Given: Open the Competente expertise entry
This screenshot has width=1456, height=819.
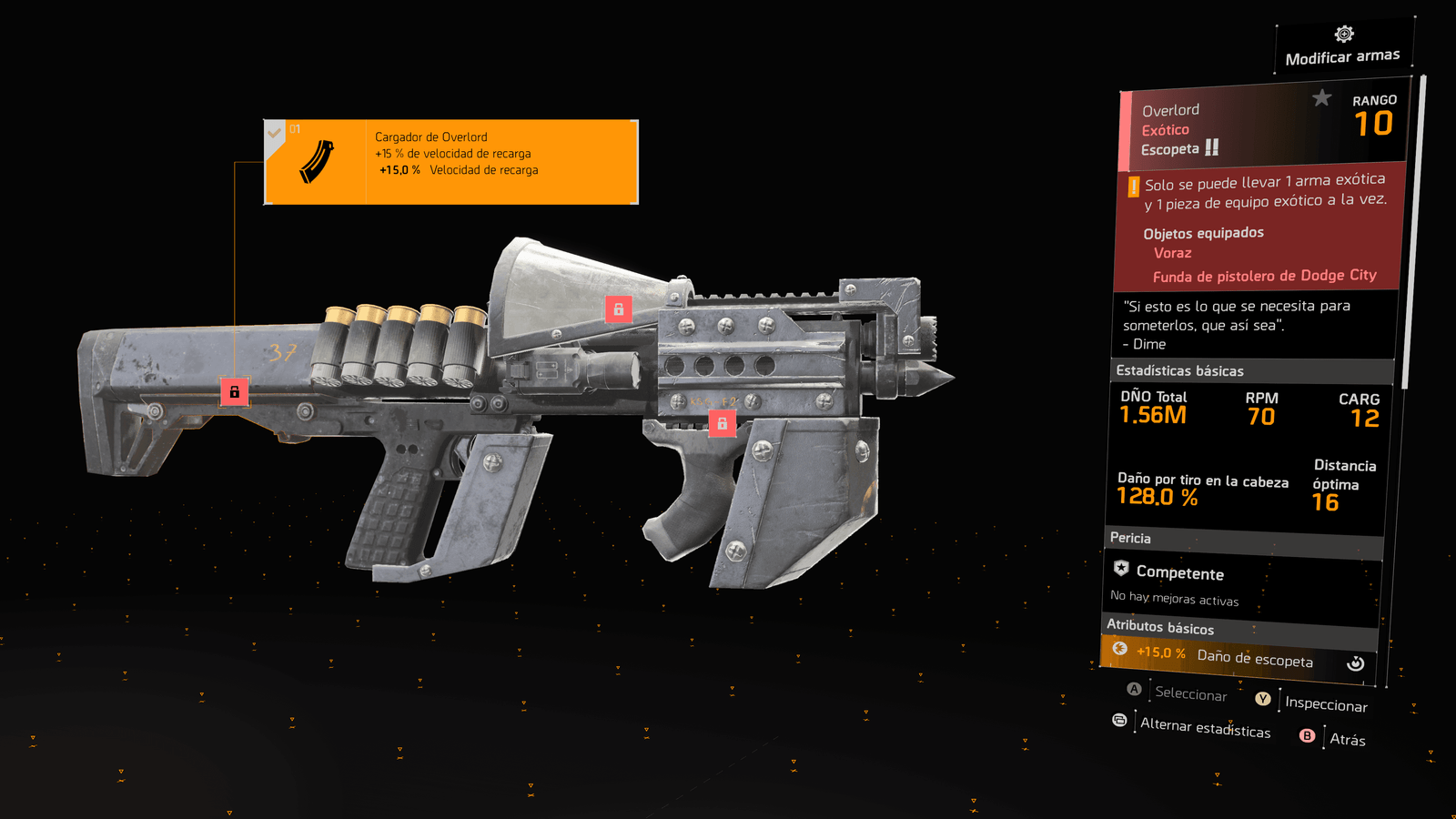Looking at the screenshot, I should pos(1179,573).
